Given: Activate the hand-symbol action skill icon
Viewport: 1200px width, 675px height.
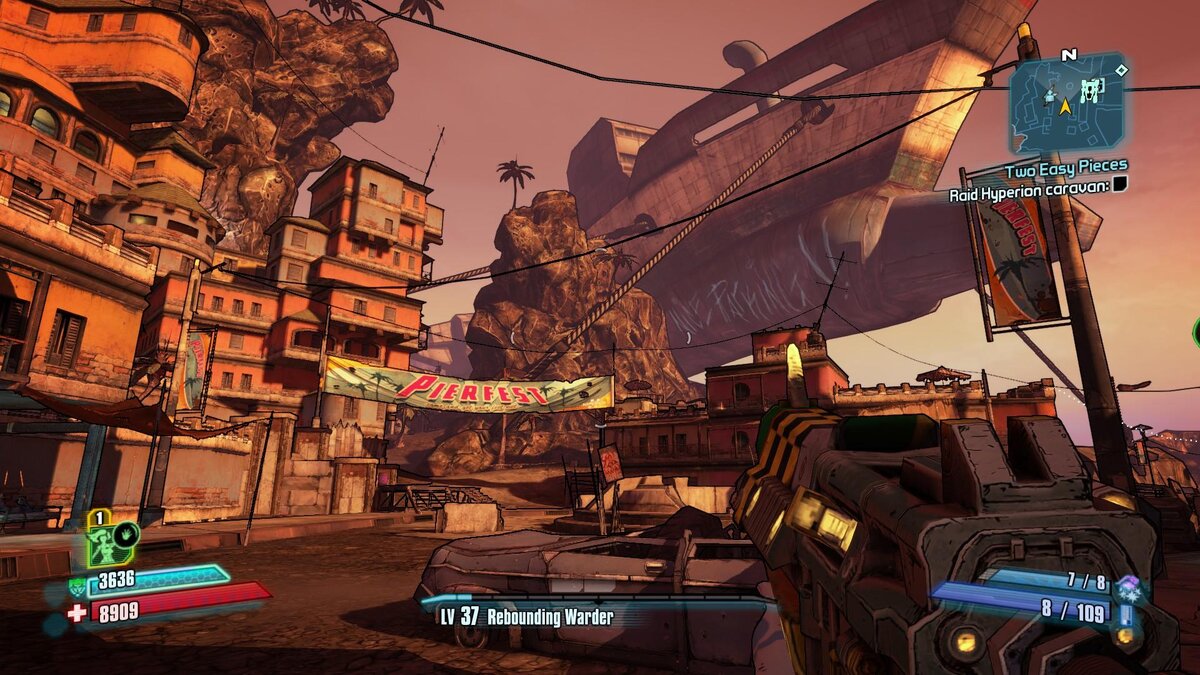Looking at the screenshot, I should tap(127, 533).
